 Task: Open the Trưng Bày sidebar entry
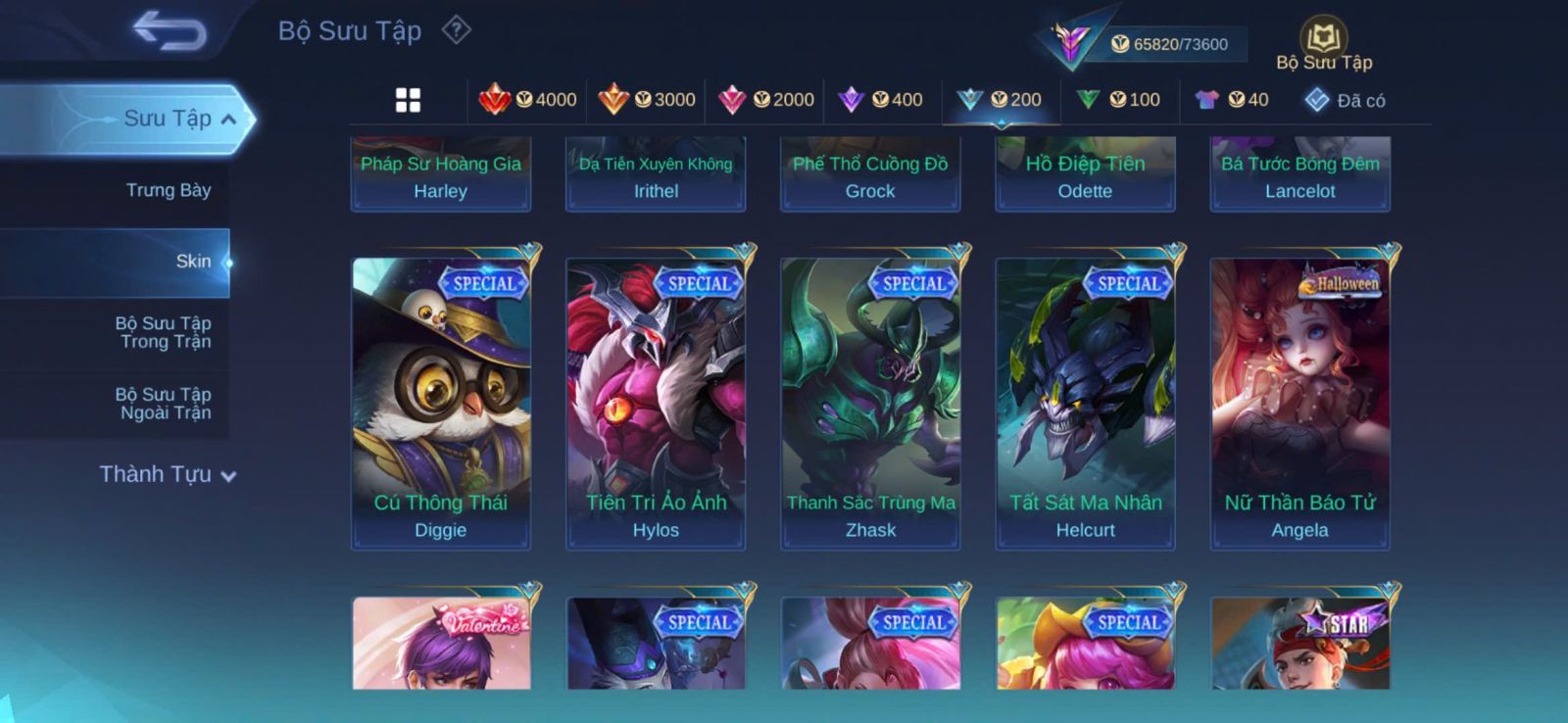169,190
